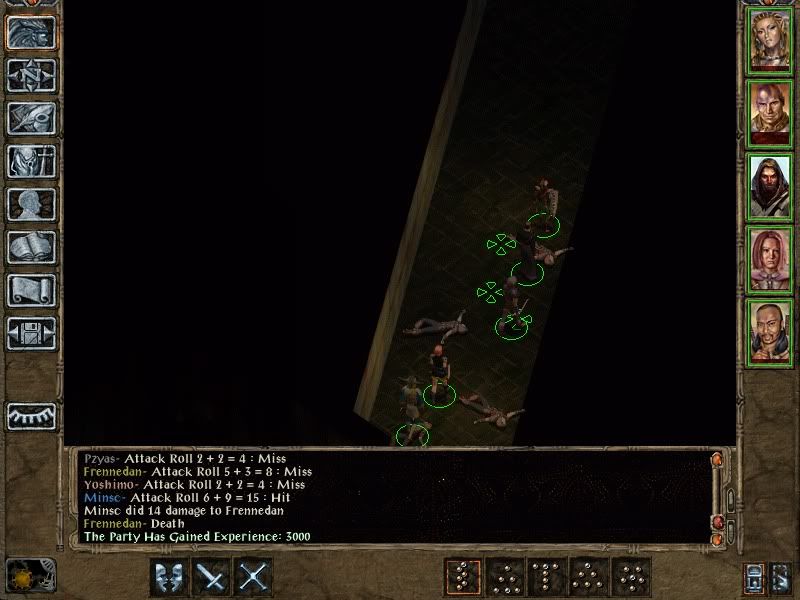Select the red-haired woman's portrait
Image resolution: width=800 pixels, height=600 pixels.
pyautogui.click(x=770, y=259)
